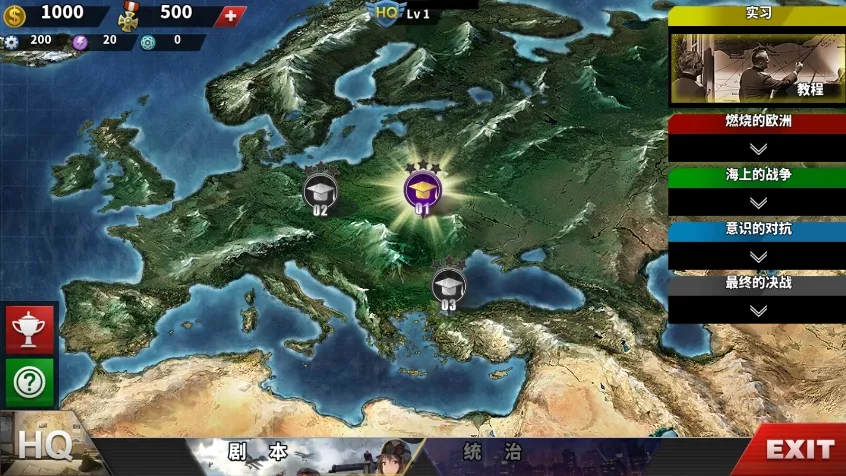Viewport: 846px width, 476px height.
Task: Expand the 意识的对抗 campaign section
Action: point(758,255)
